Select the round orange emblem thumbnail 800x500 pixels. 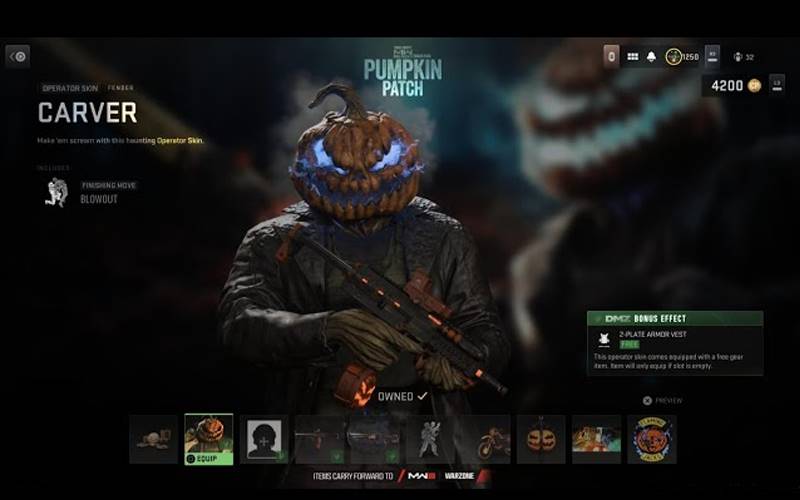tap(652, 439)
